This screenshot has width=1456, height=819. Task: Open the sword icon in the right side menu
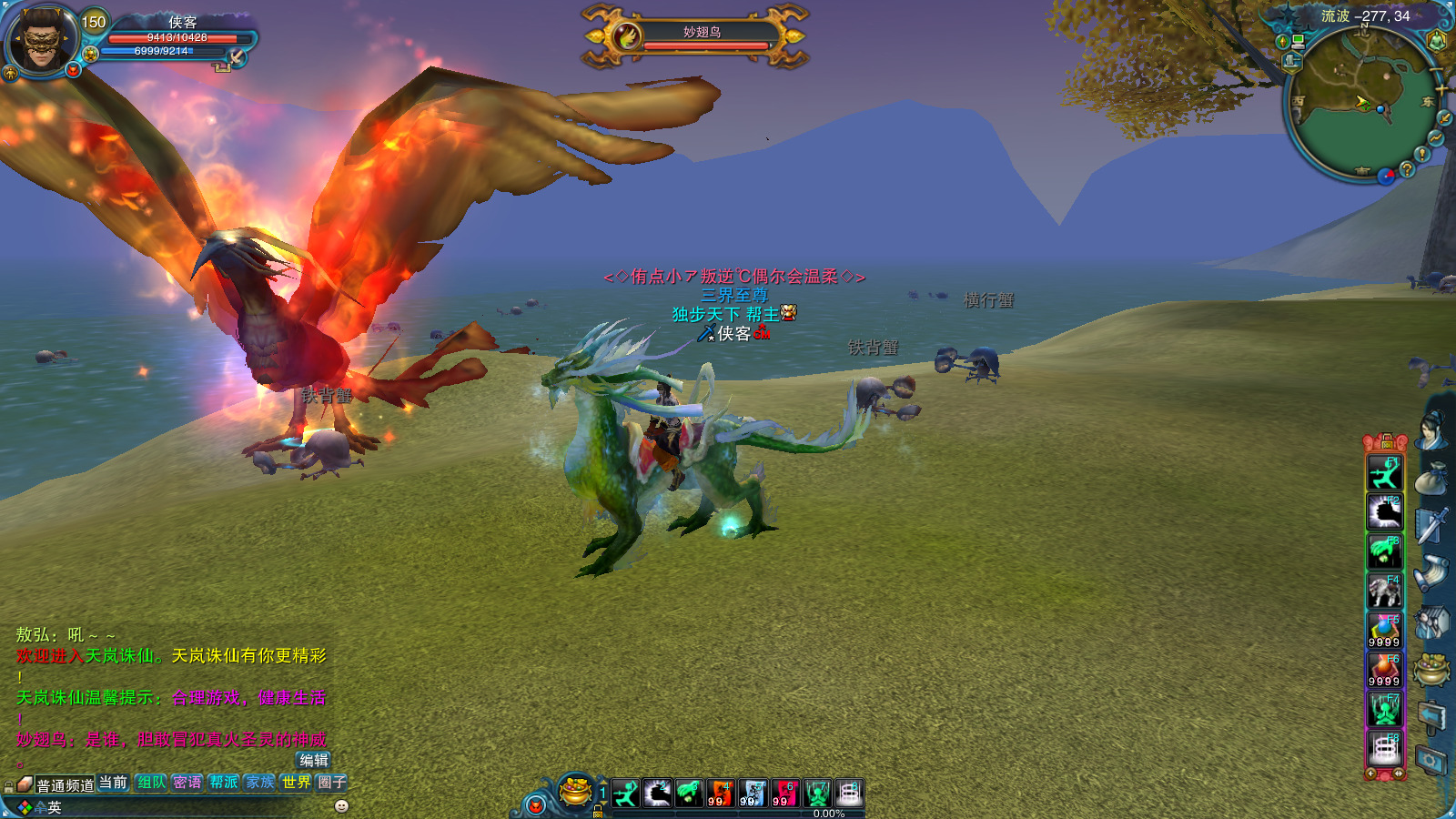[1431, 525]
